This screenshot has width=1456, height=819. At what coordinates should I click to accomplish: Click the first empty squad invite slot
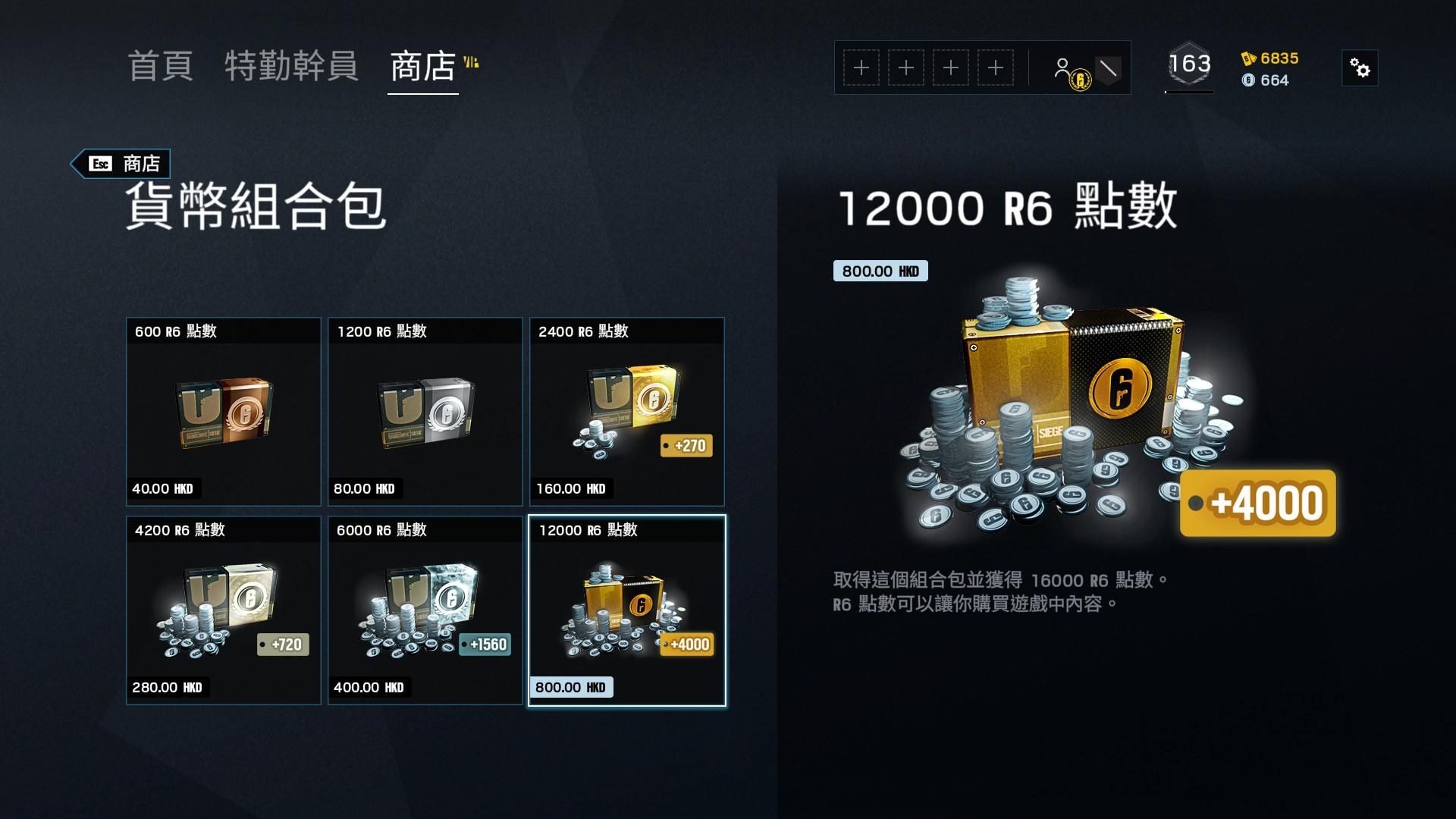pyautogui.click(x=861, y=67)
